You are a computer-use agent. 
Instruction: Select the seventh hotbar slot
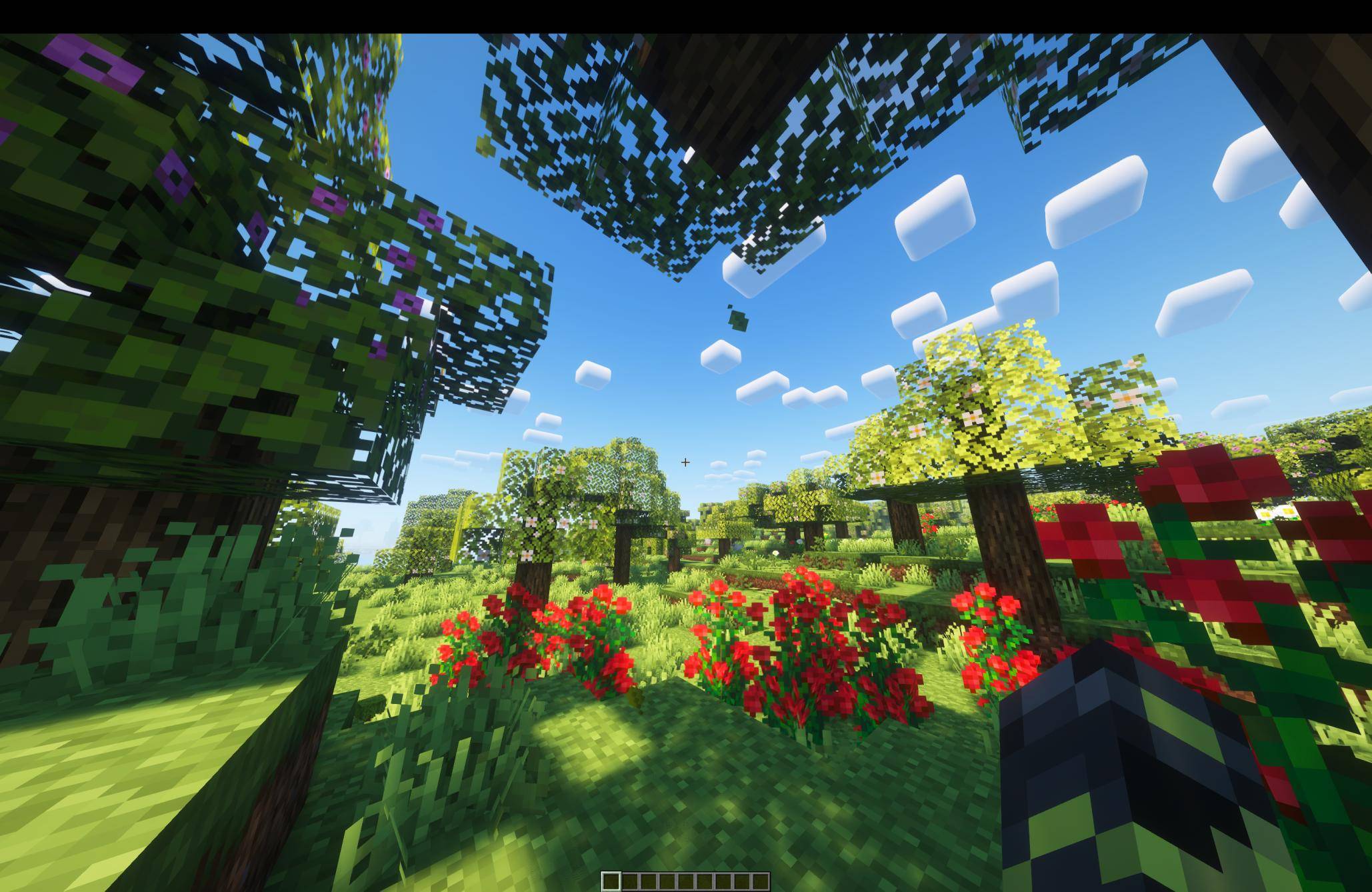tap(723, 880)
